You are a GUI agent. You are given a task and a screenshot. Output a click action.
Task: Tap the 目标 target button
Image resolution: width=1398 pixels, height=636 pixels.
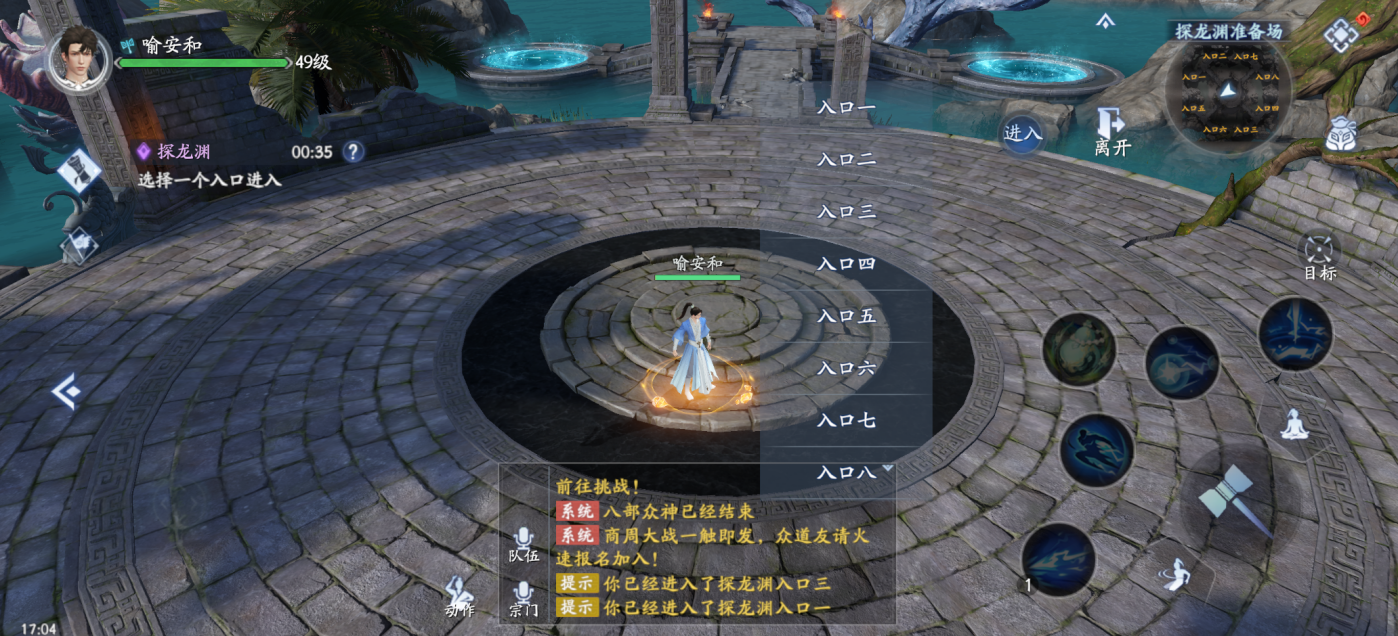tap(1319, 254)
